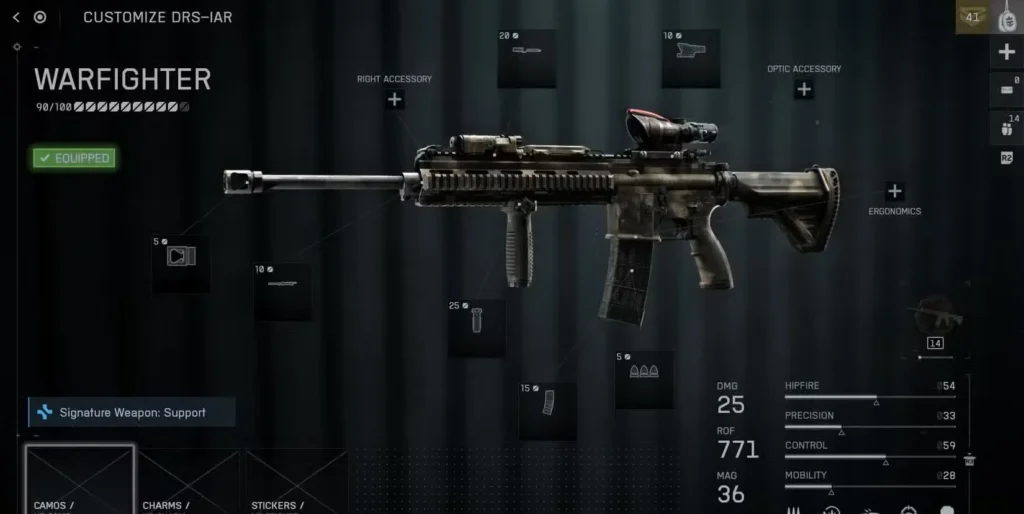Select the ammunition type slot with bullets
Viewport: 1024px width, 514px height.
pos(643,379)
